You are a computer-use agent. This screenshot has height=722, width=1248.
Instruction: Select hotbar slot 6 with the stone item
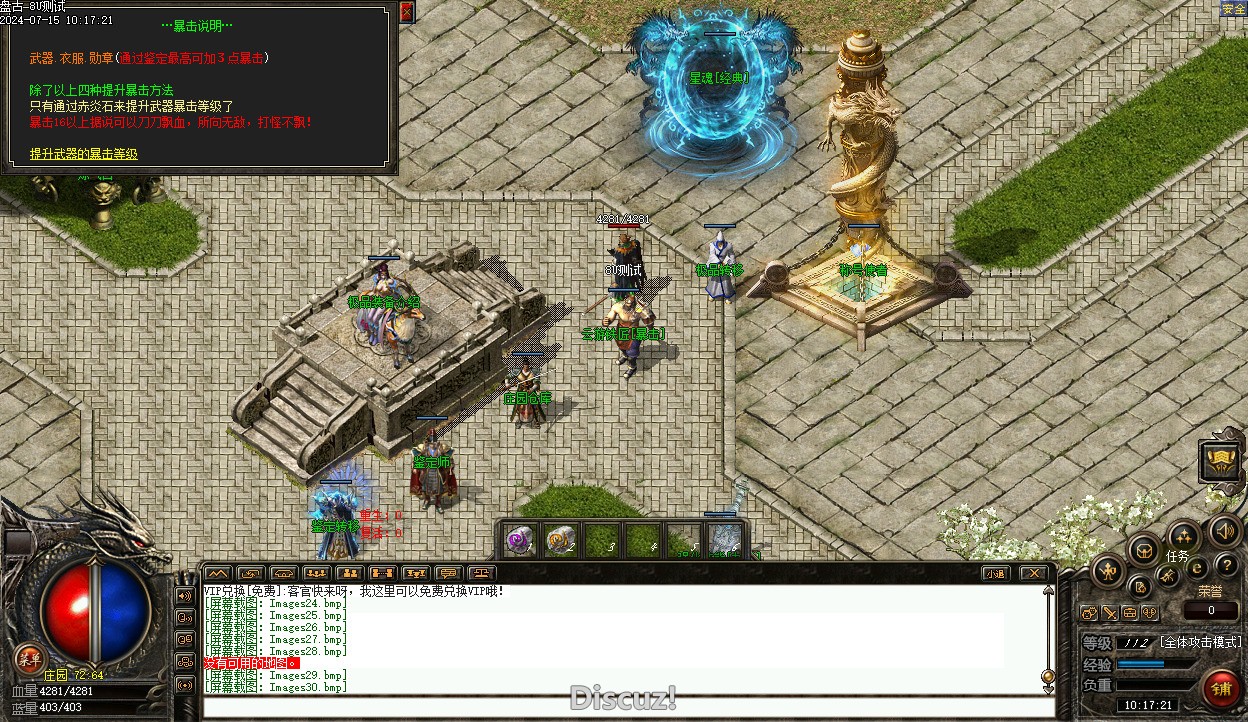pos(725,541)
